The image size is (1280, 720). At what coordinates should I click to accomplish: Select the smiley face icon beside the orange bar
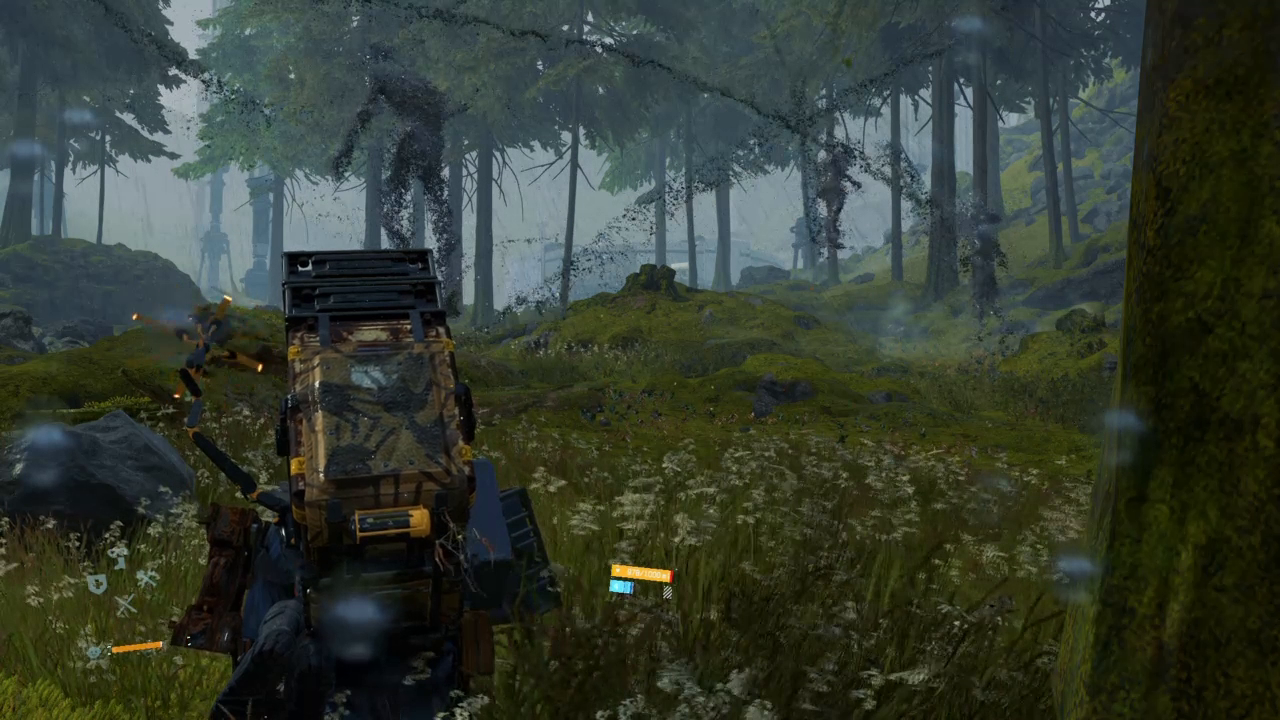[x=95, y=651]
